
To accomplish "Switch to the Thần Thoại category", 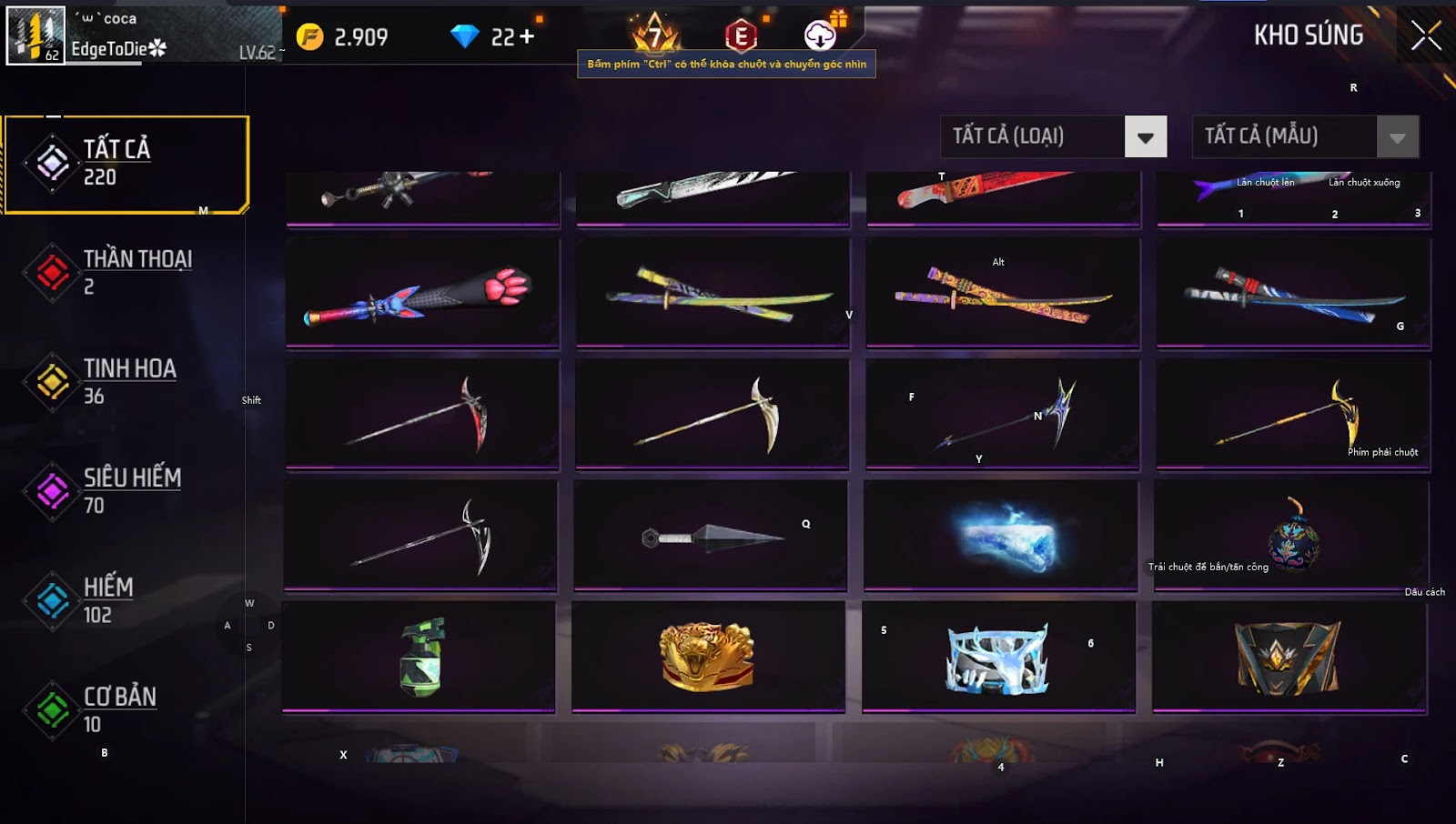I will pos(126,272).
